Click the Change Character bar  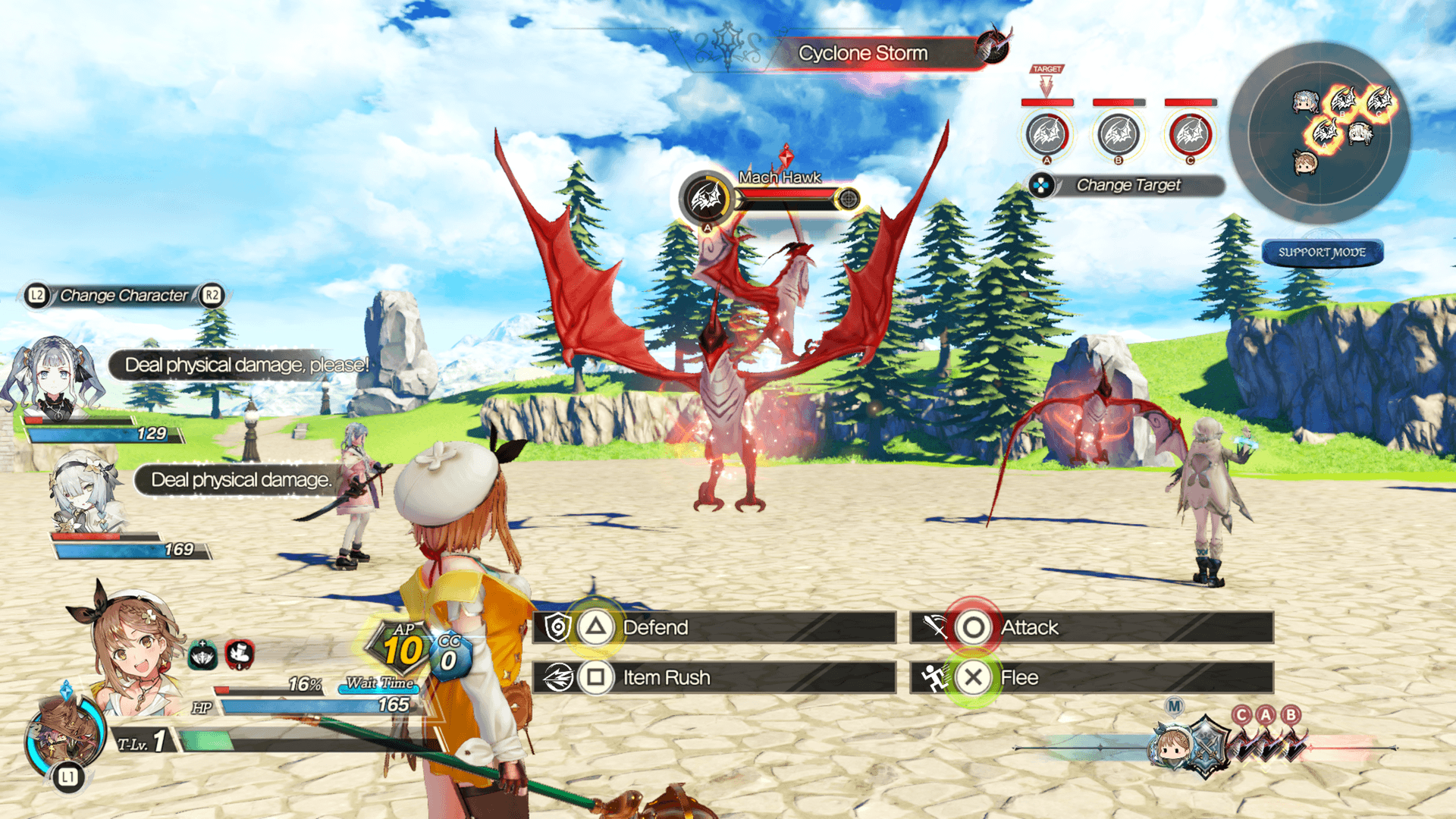124,295
